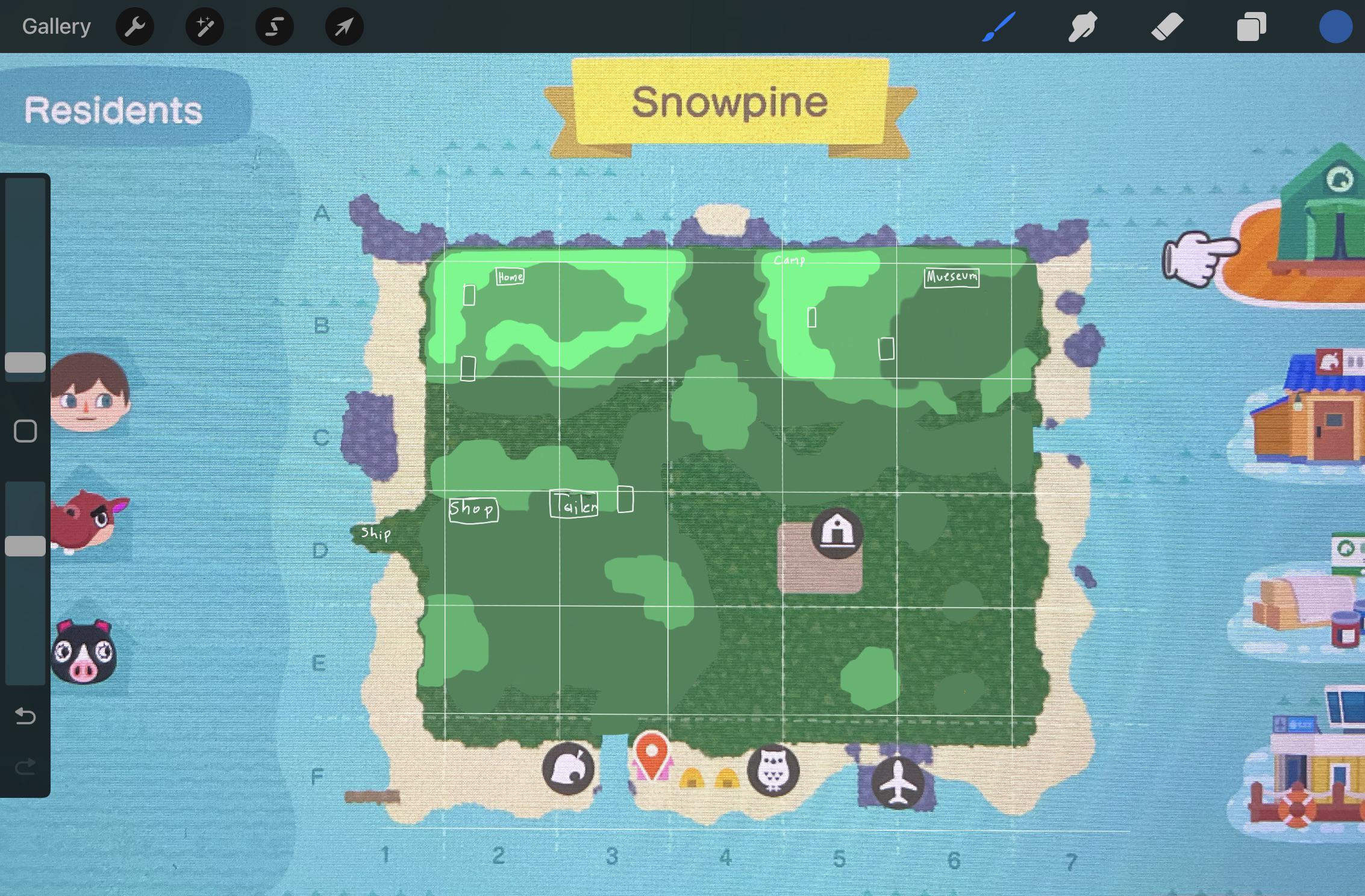The width and height of the screenshot is (1365, 896).
Task: Select the Smudge tool
Action: 1082,26
